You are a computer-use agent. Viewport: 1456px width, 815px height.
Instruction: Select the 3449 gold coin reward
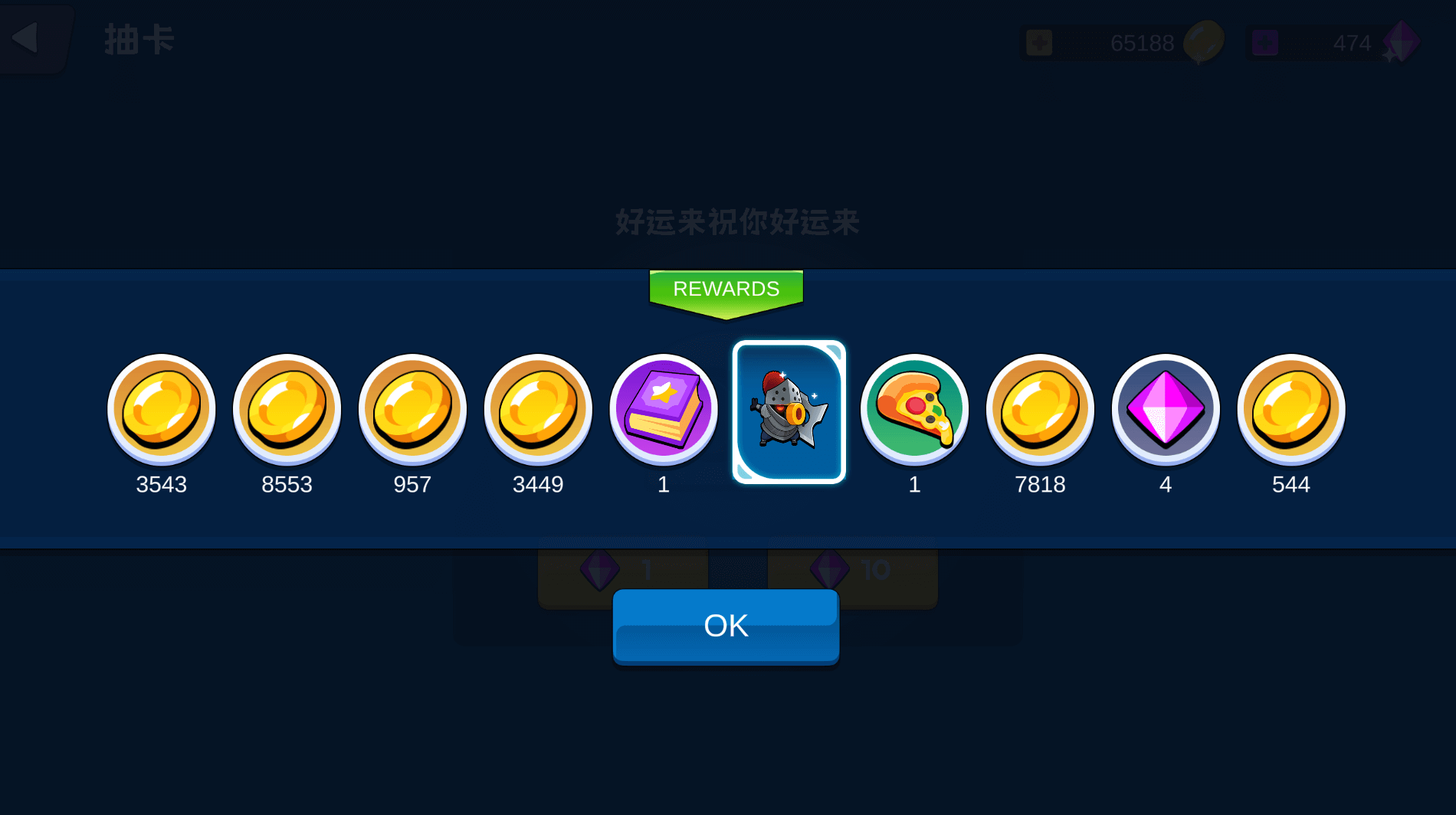pos(538,410)
